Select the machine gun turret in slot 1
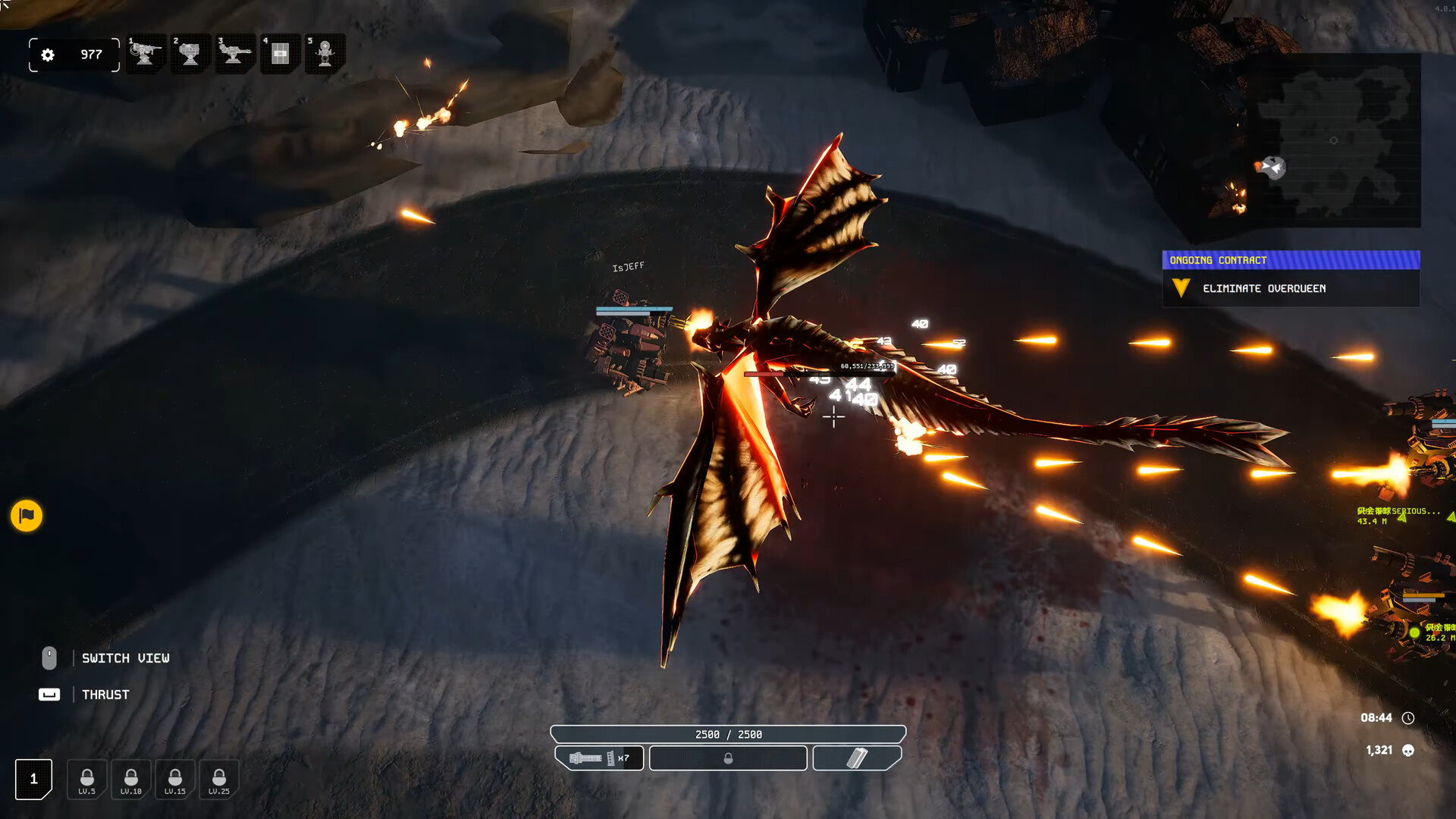 pos(146,54)
